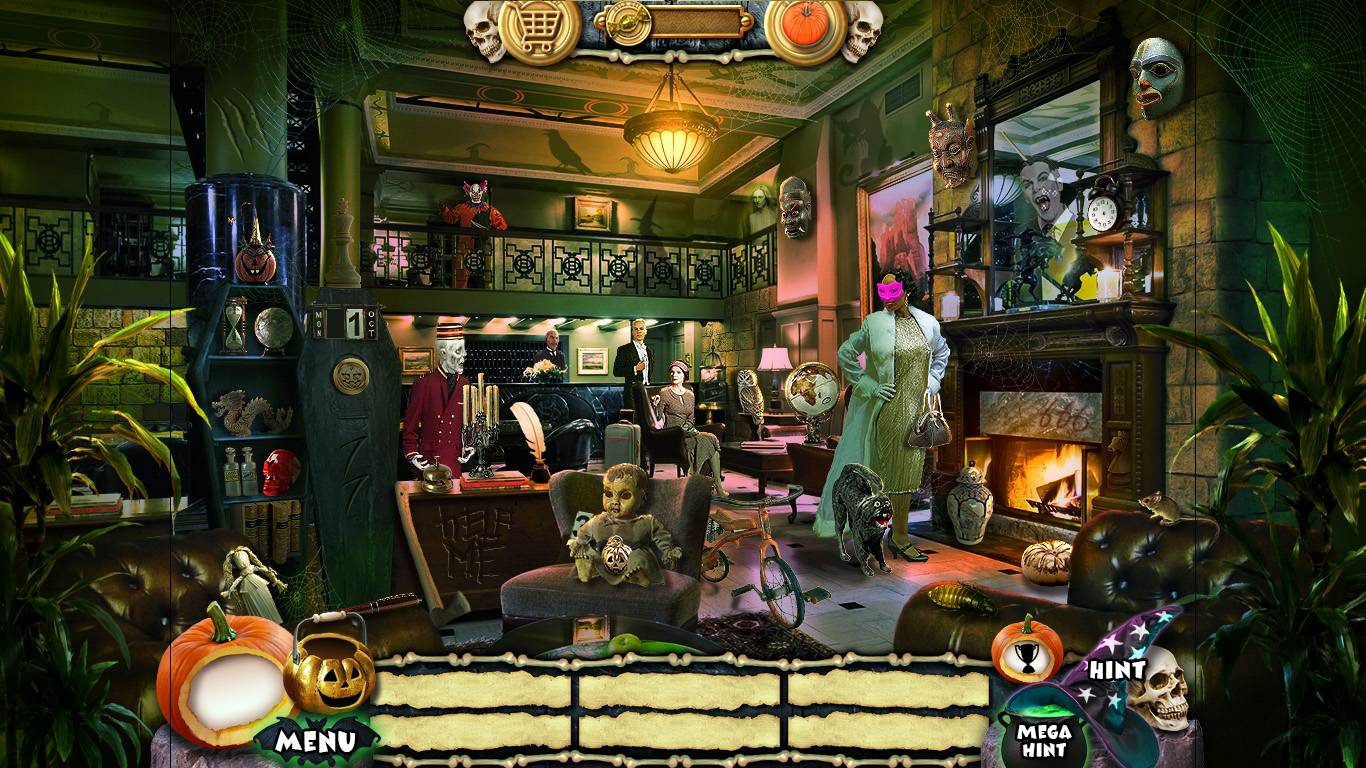The height and width of the screenshot is (768, 1366).
Task: Click the pumpkin coin icon
Action: pos(806,26)
